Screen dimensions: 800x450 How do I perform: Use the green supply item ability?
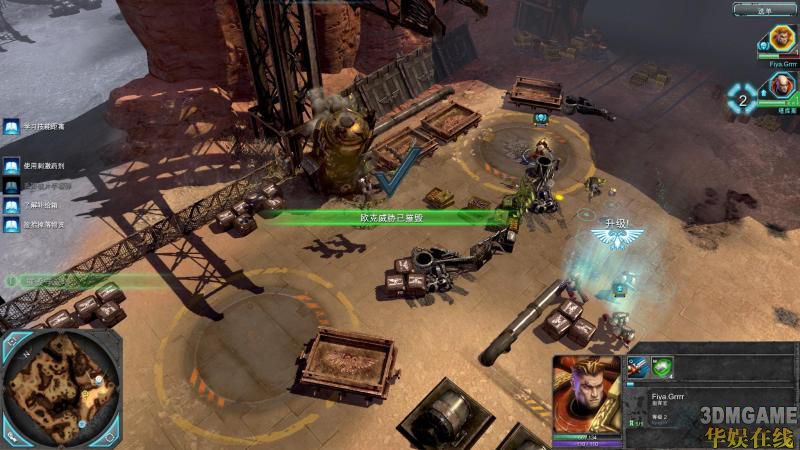pyautogui.click(x=661, y=367)
